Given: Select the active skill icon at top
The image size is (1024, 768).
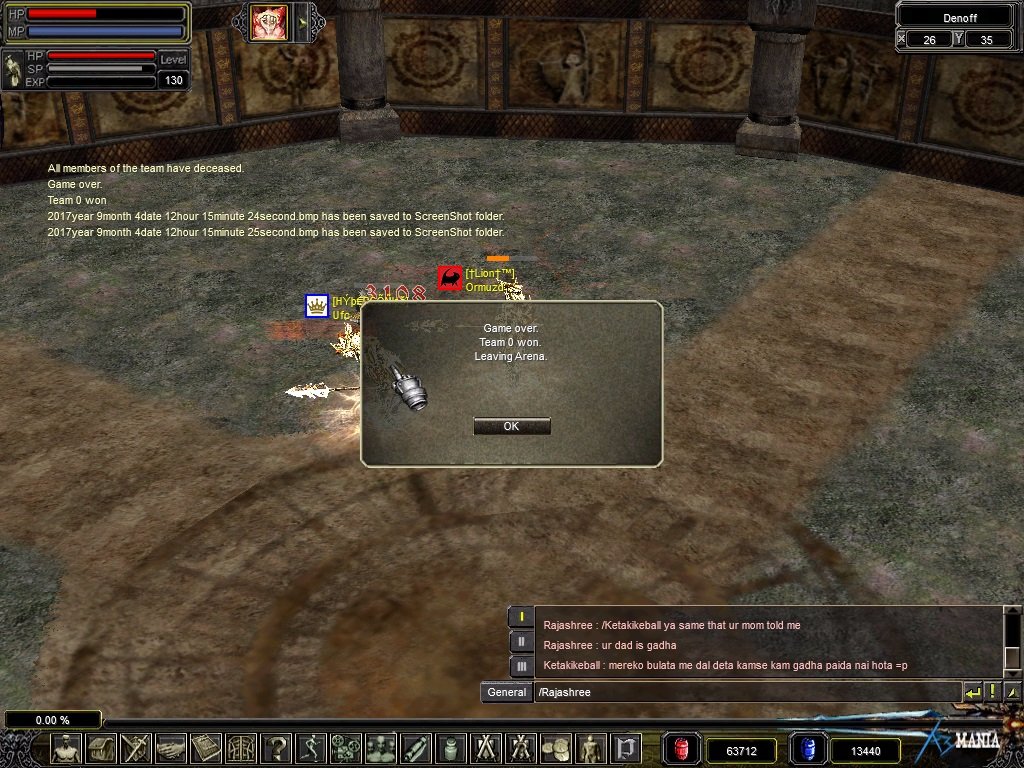Looking at the screenshot, I should [x=268, y=23].
